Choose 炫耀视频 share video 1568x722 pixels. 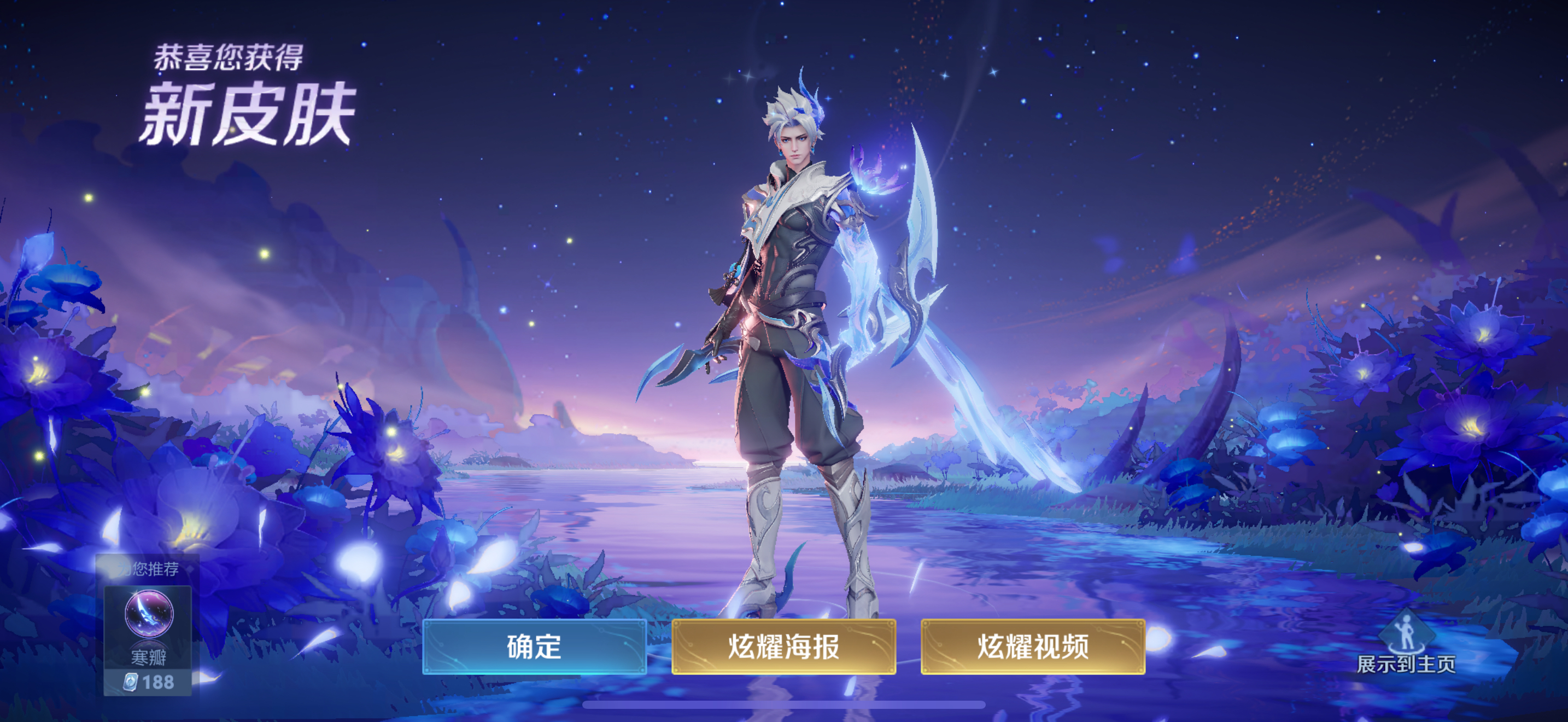[1032, 647]
